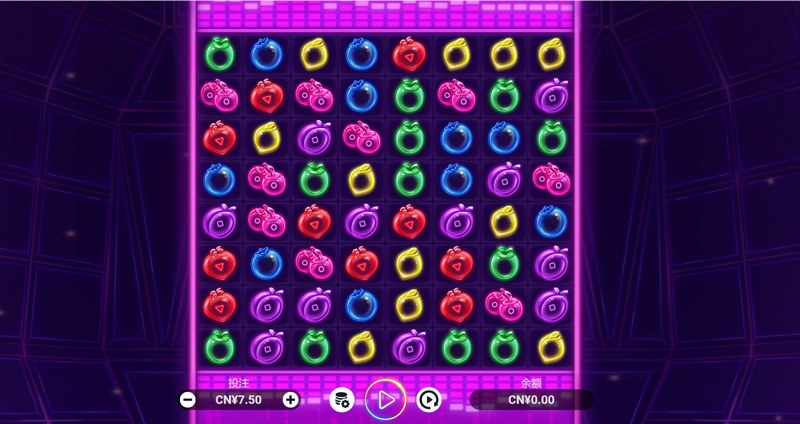Image resolution: width=800 pixels, height=424 pixels.
Task: Increase the bet with the plus button
Action: pos(290,400)
